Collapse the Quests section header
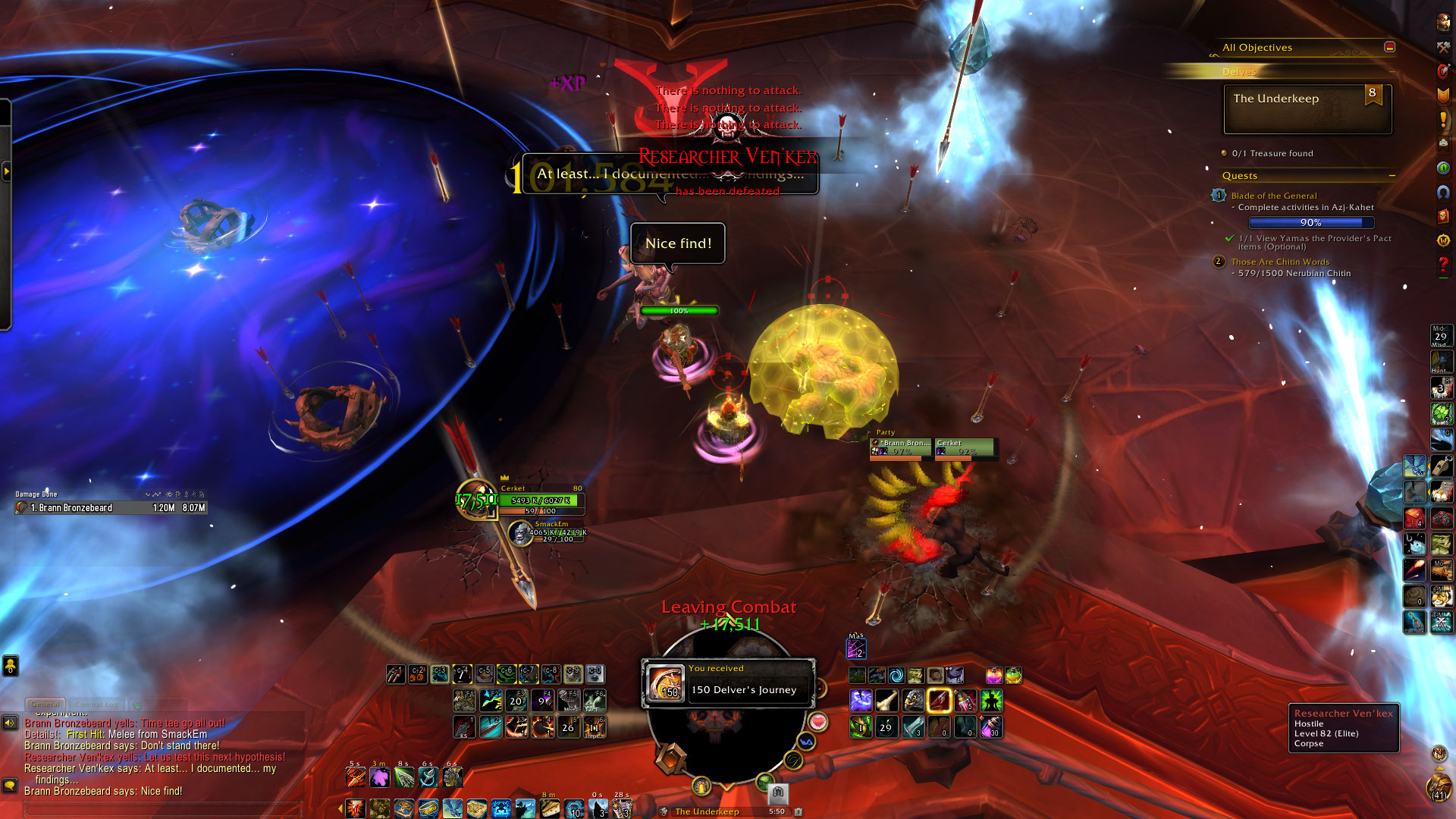This screenshot has width=1456, height=819. pos(1392,175)
